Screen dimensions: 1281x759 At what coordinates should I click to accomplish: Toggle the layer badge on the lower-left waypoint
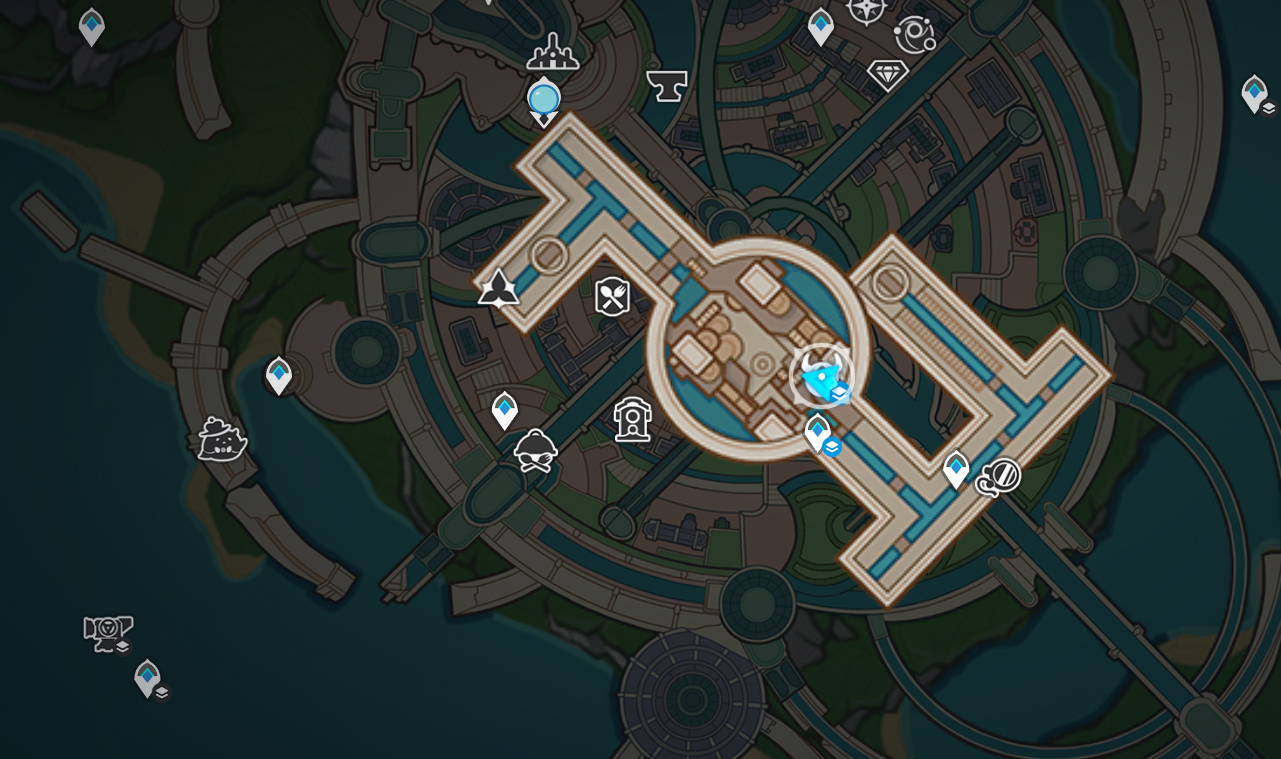pos(161,691)
